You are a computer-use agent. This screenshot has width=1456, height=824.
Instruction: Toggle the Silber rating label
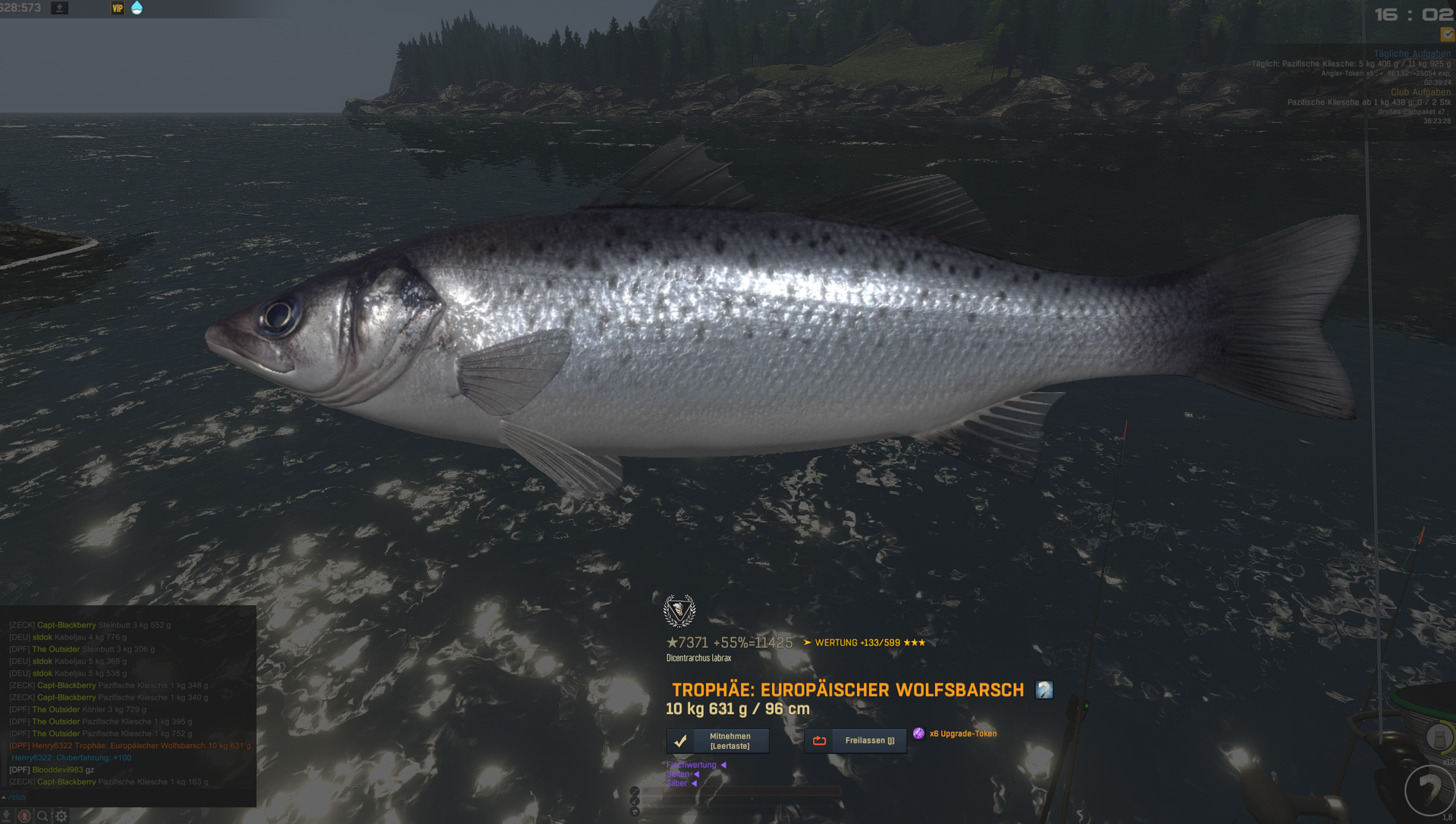(x=676, y=783)
